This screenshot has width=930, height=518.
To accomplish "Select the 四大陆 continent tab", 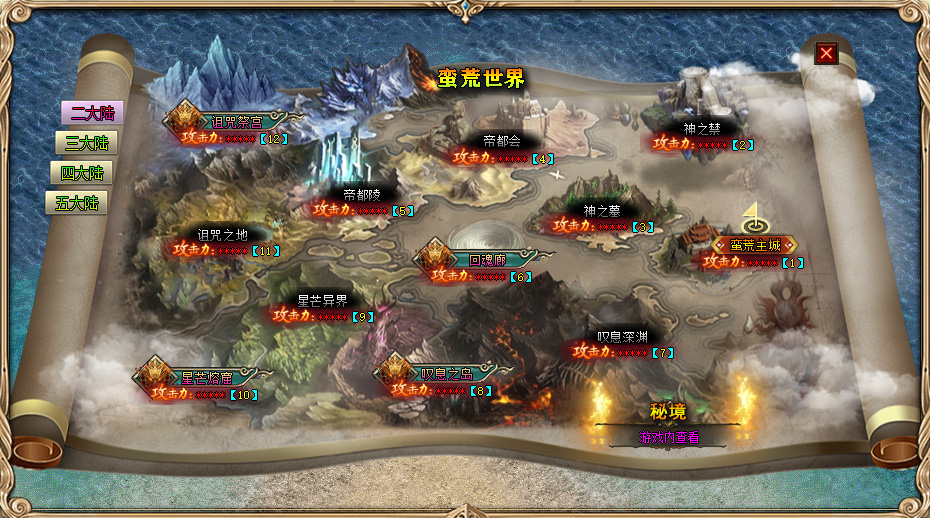I will pyautogui.click(x=81, y=173).
